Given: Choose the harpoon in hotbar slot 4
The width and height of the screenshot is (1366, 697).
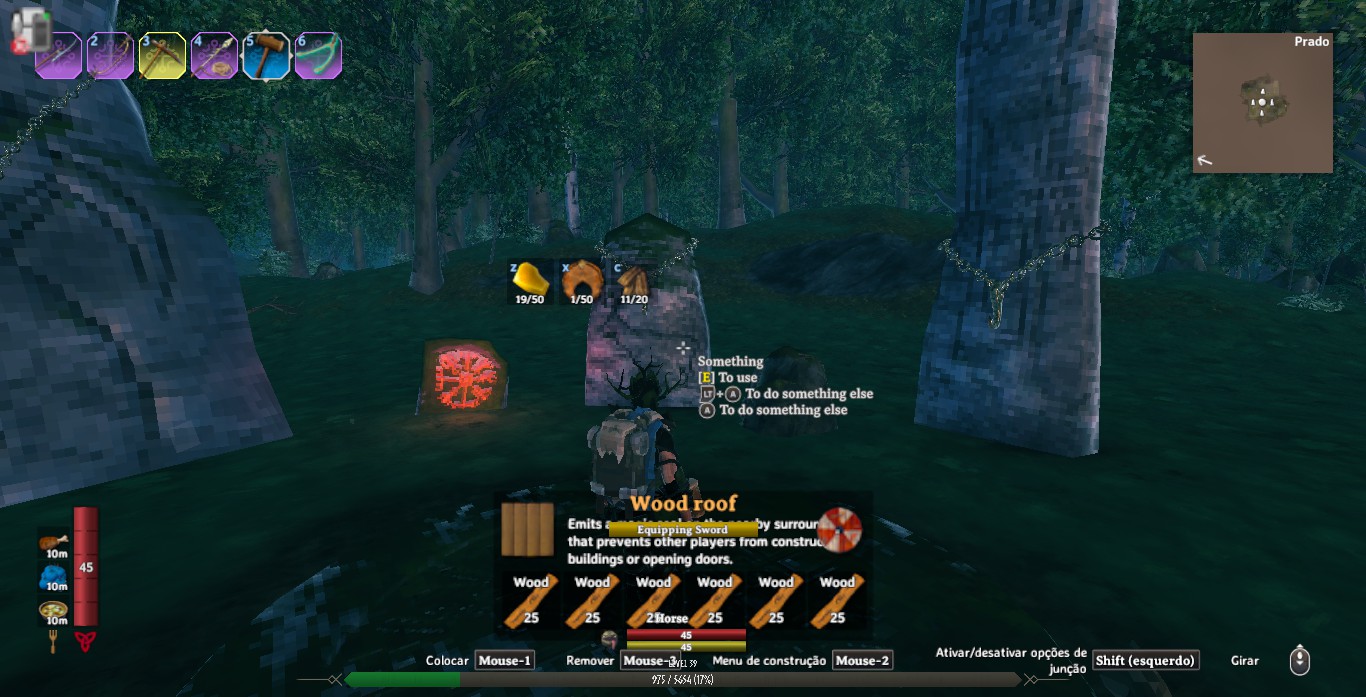Looking at the screenshot, I should [x=214, y=56].
